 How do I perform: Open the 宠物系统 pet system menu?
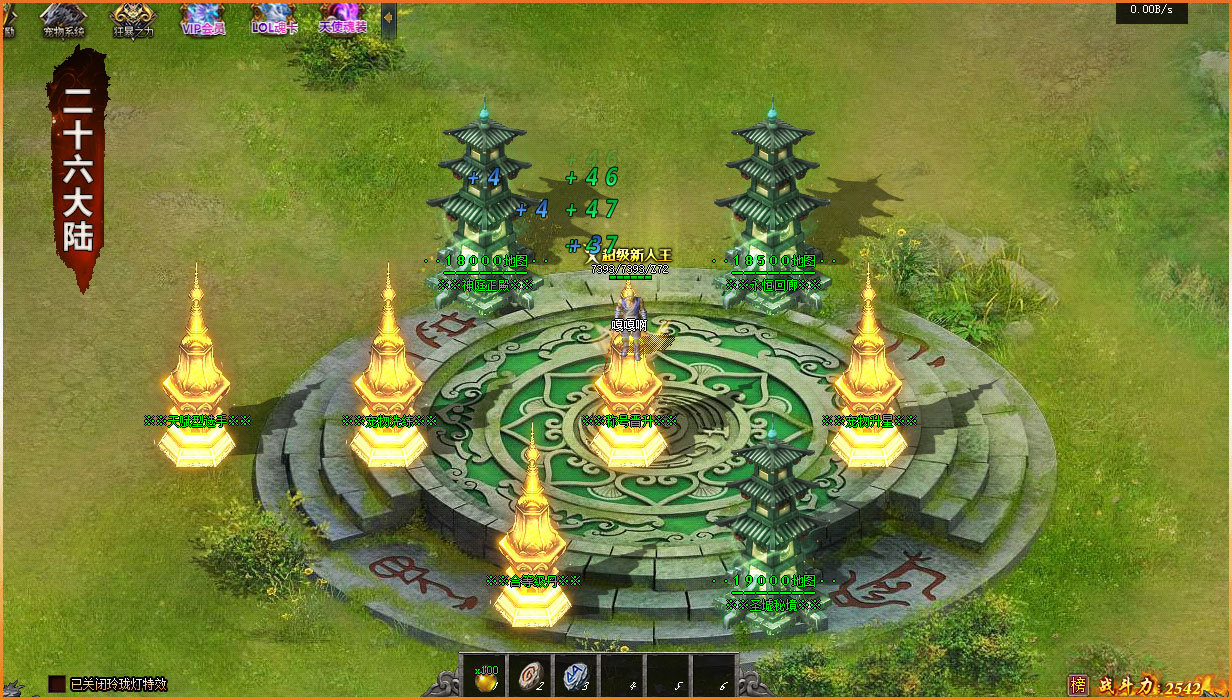point(64,19)
